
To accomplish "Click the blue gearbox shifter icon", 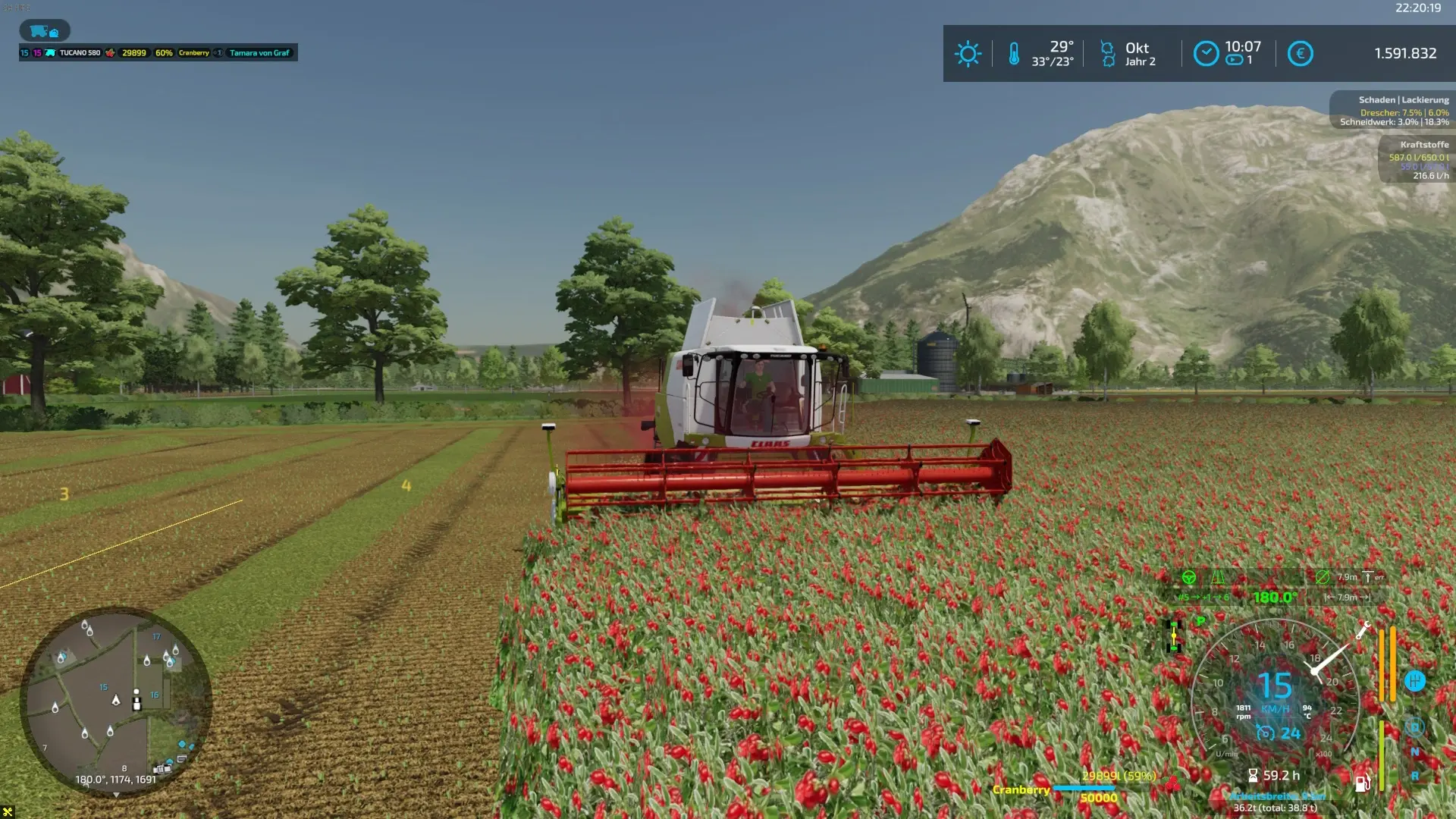I will 1415,681.
